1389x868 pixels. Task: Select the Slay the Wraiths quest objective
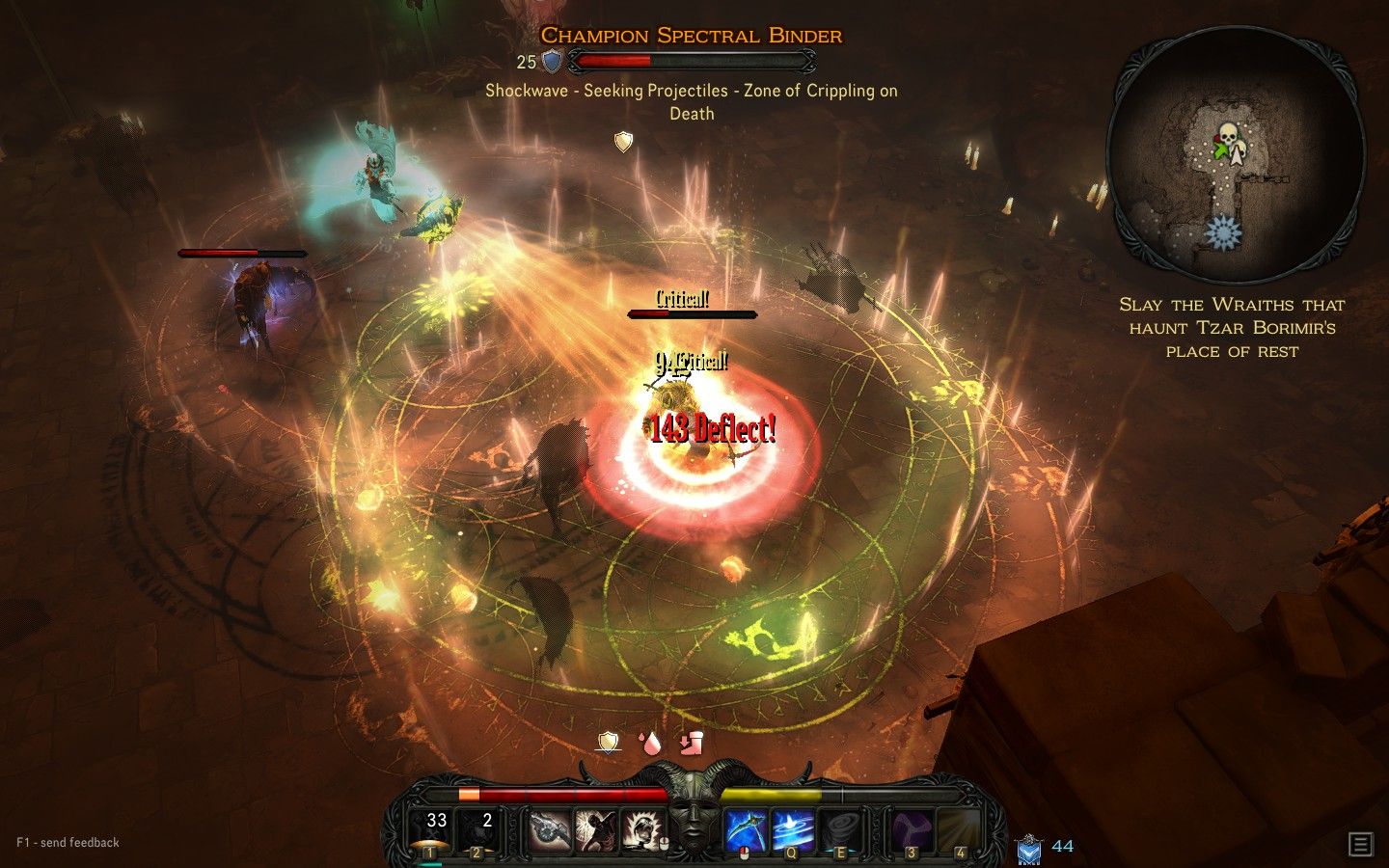[1232, 328]
